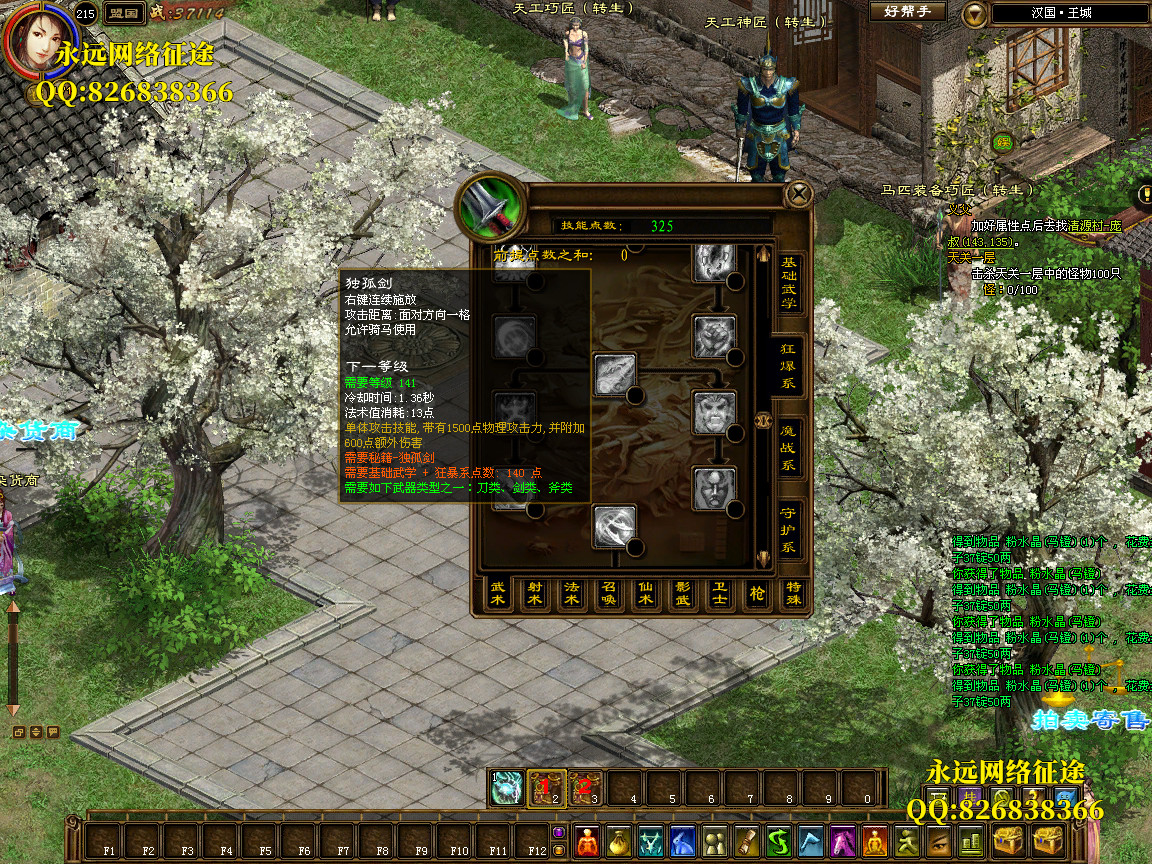The image size is (1152, 864).
Task: Select the clenched fist skill icon
Action: (715, 337)
